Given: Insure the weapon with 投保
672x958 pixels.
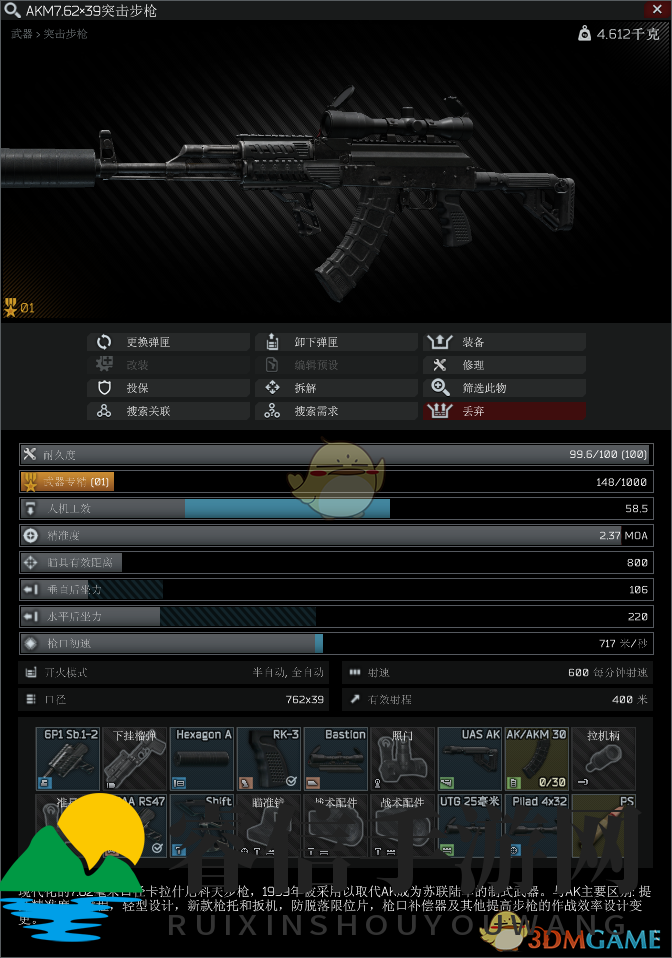Looking at the screenshot, I should 168,388.
